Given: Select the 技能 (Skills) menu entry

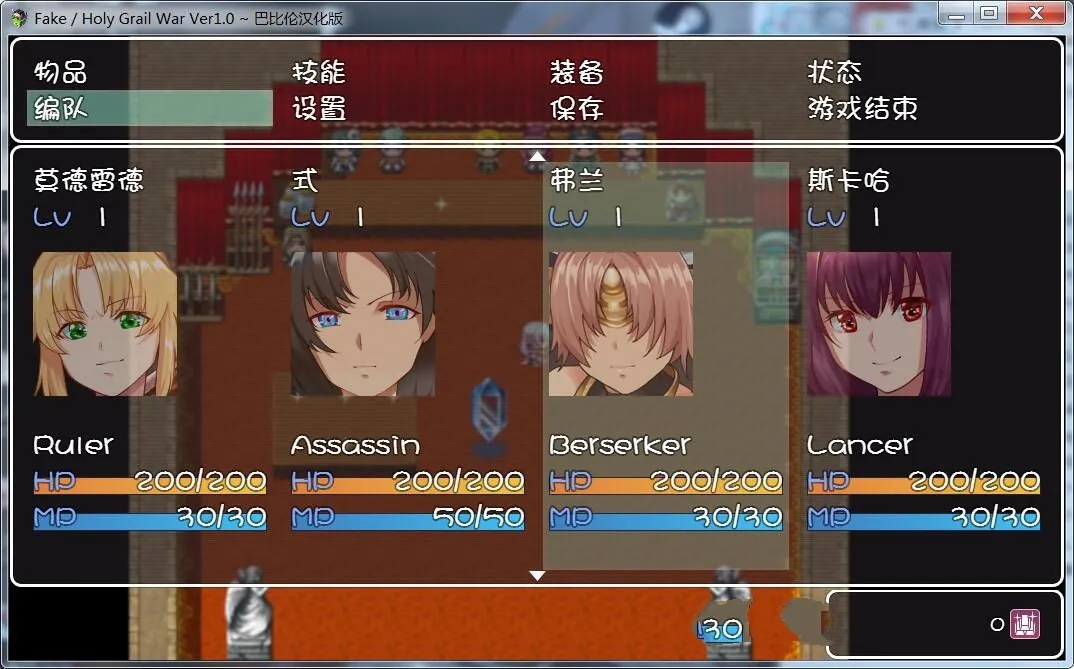Looking at the screenshot, I should coord(319,72).
